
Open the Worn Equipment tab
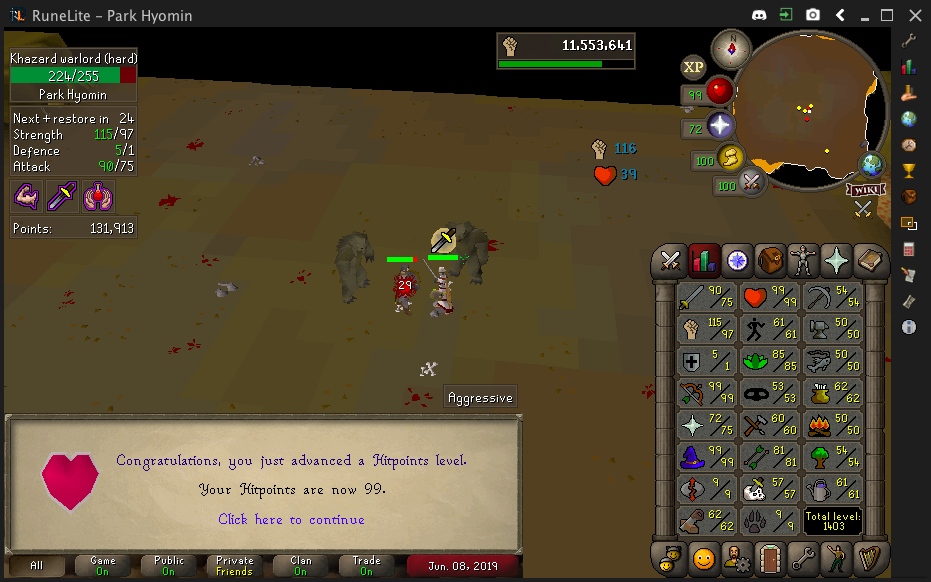click(802, 261)
